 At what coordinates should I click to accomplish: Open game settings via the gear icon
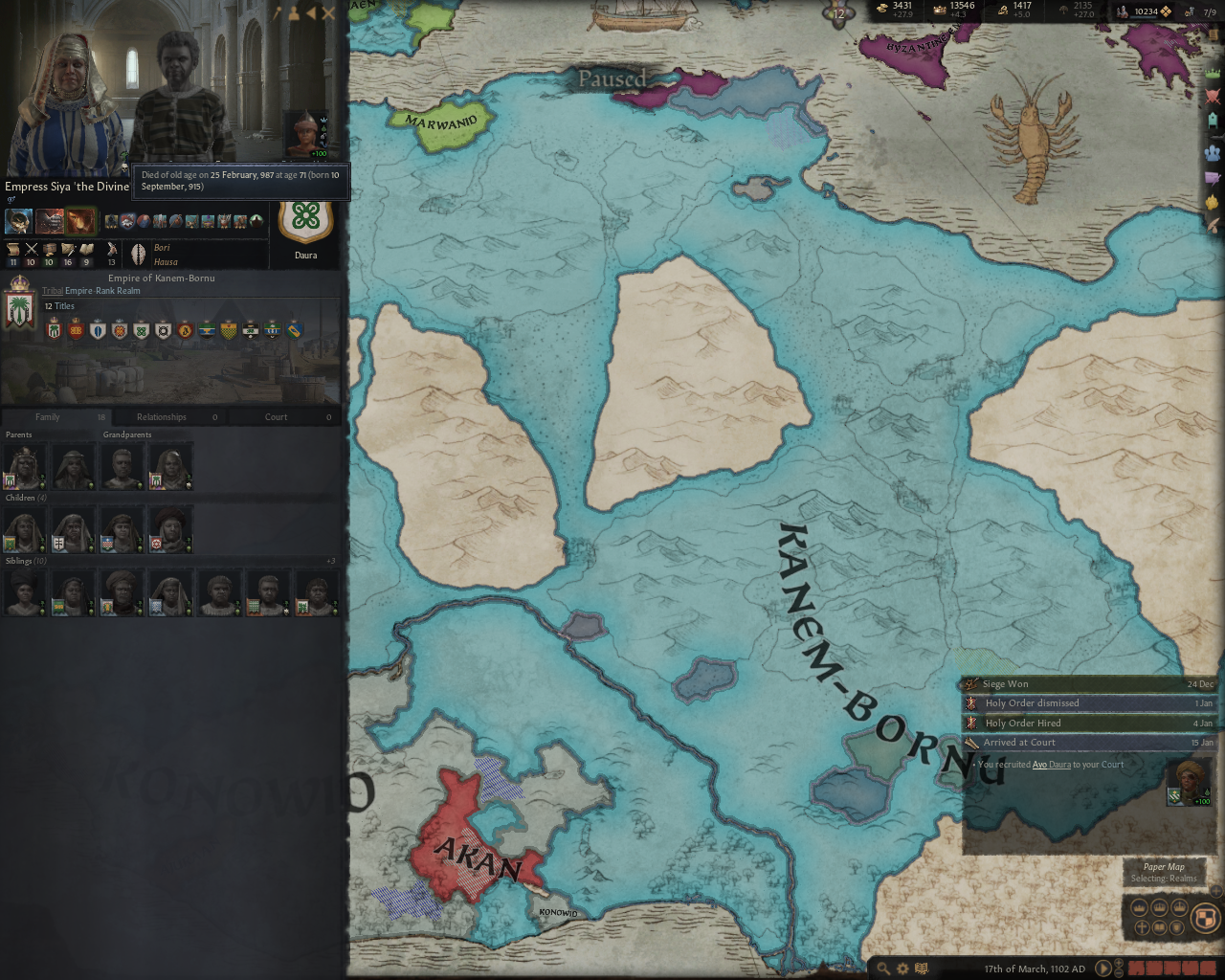pyautogui.click(x=902, y=968)
